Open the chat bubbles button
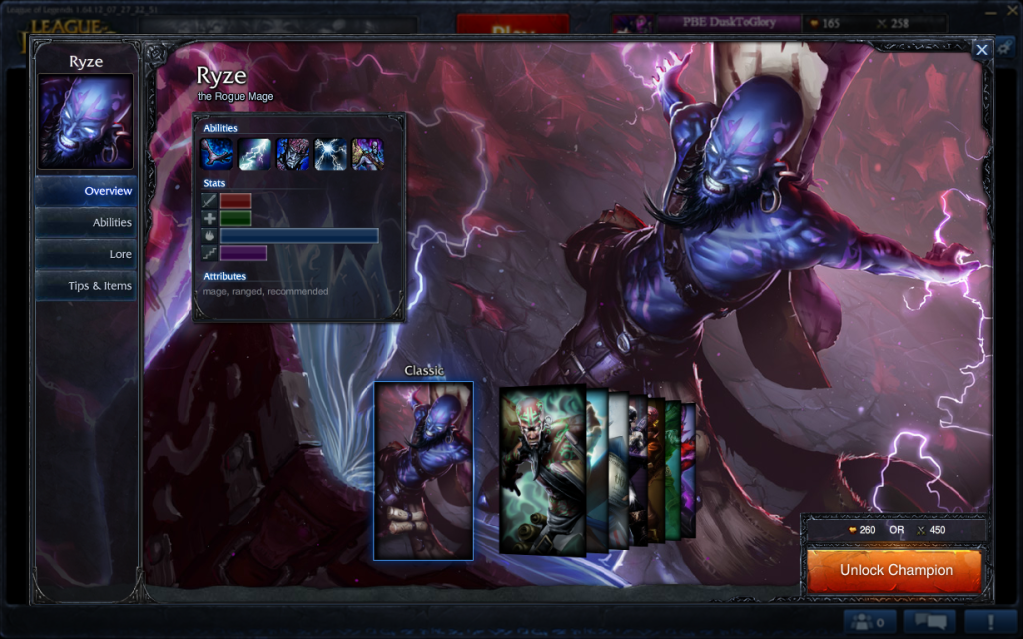 [x=928, y=622]
